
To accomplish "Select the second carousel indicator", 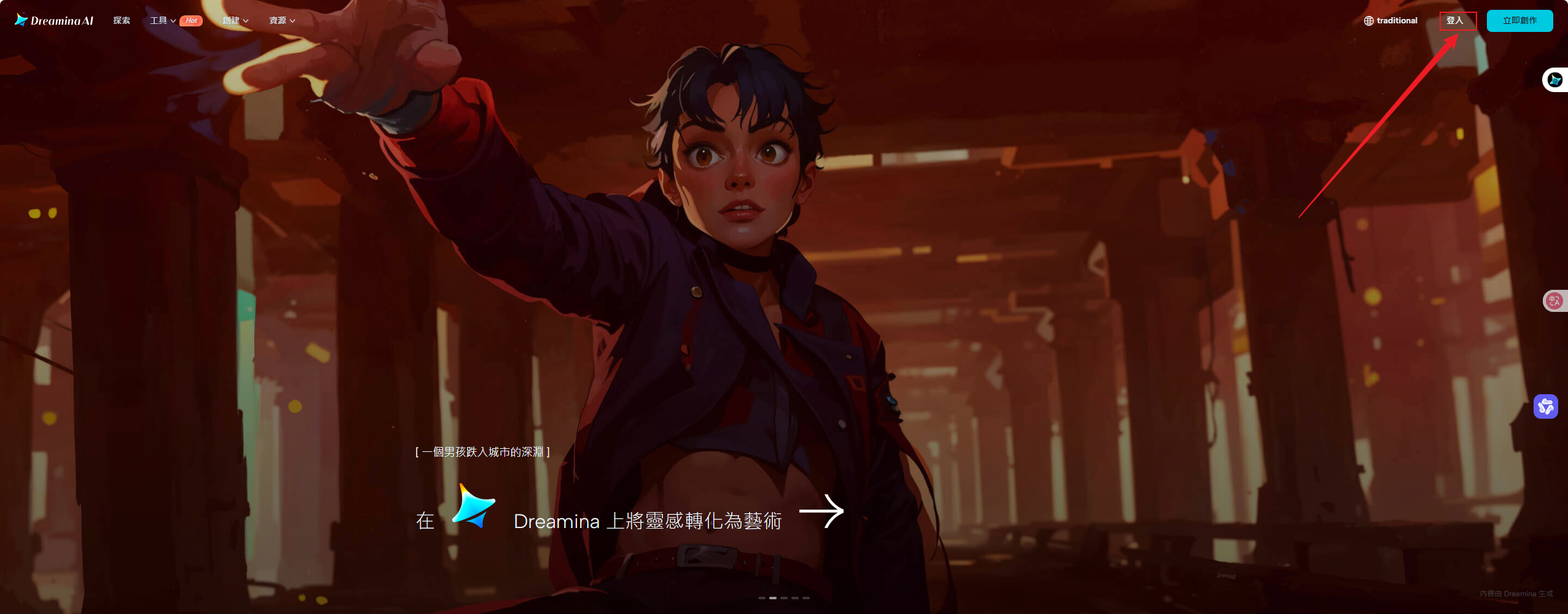I will click(x=773, y=599).
